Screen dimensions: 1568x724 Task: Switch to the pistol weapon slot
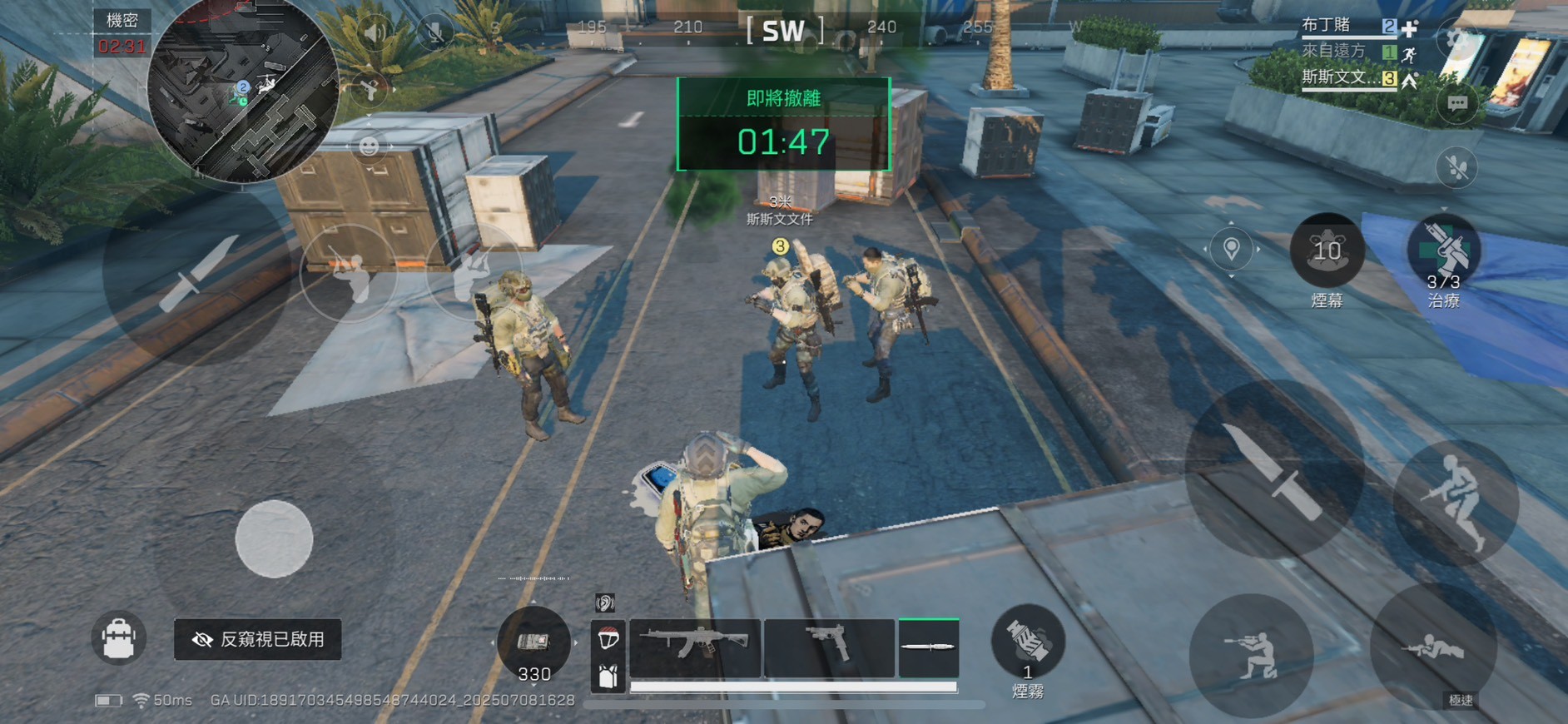tap(829, 647)
